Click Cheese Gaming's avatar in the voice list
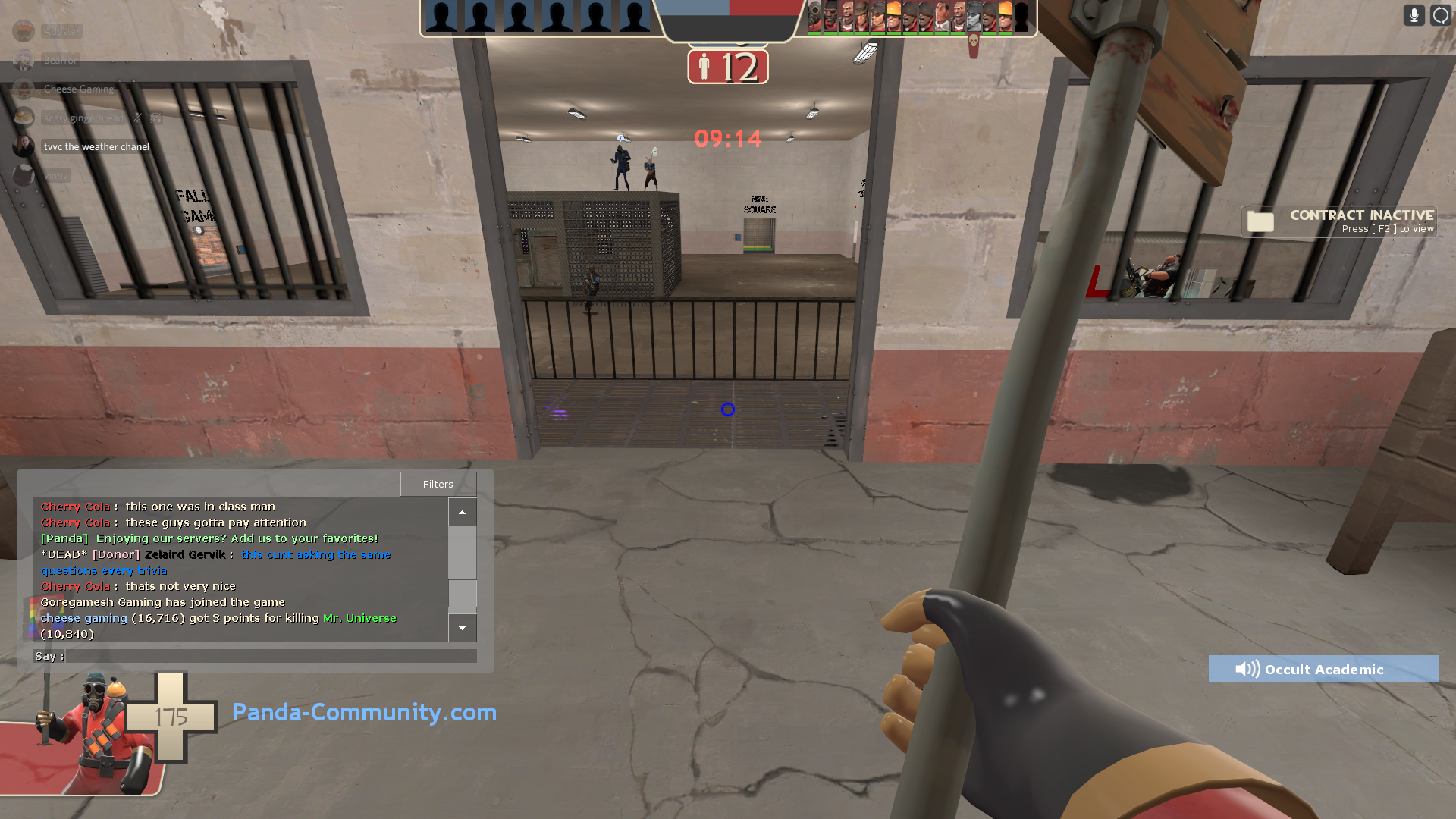The height and width of the screenshot is (819, 1456). click(24, 89)
